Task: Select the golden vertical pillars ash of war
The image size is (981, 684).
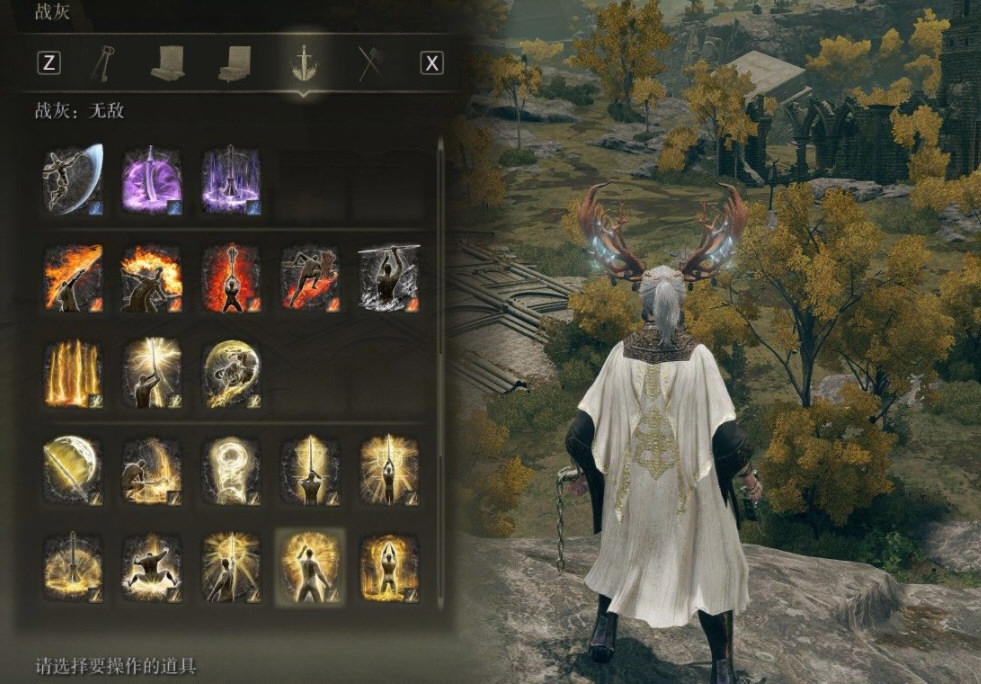Action: pyautogui.click(x=72, y=373)
